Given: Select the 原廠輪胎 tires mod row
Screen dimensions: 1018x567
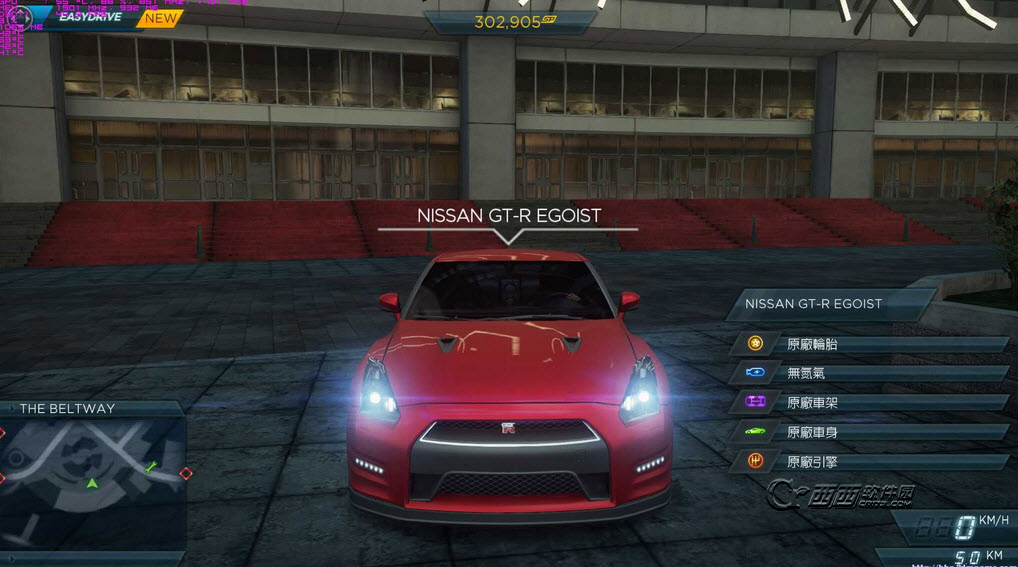Looking at the screenshot, I should (870, 344).
